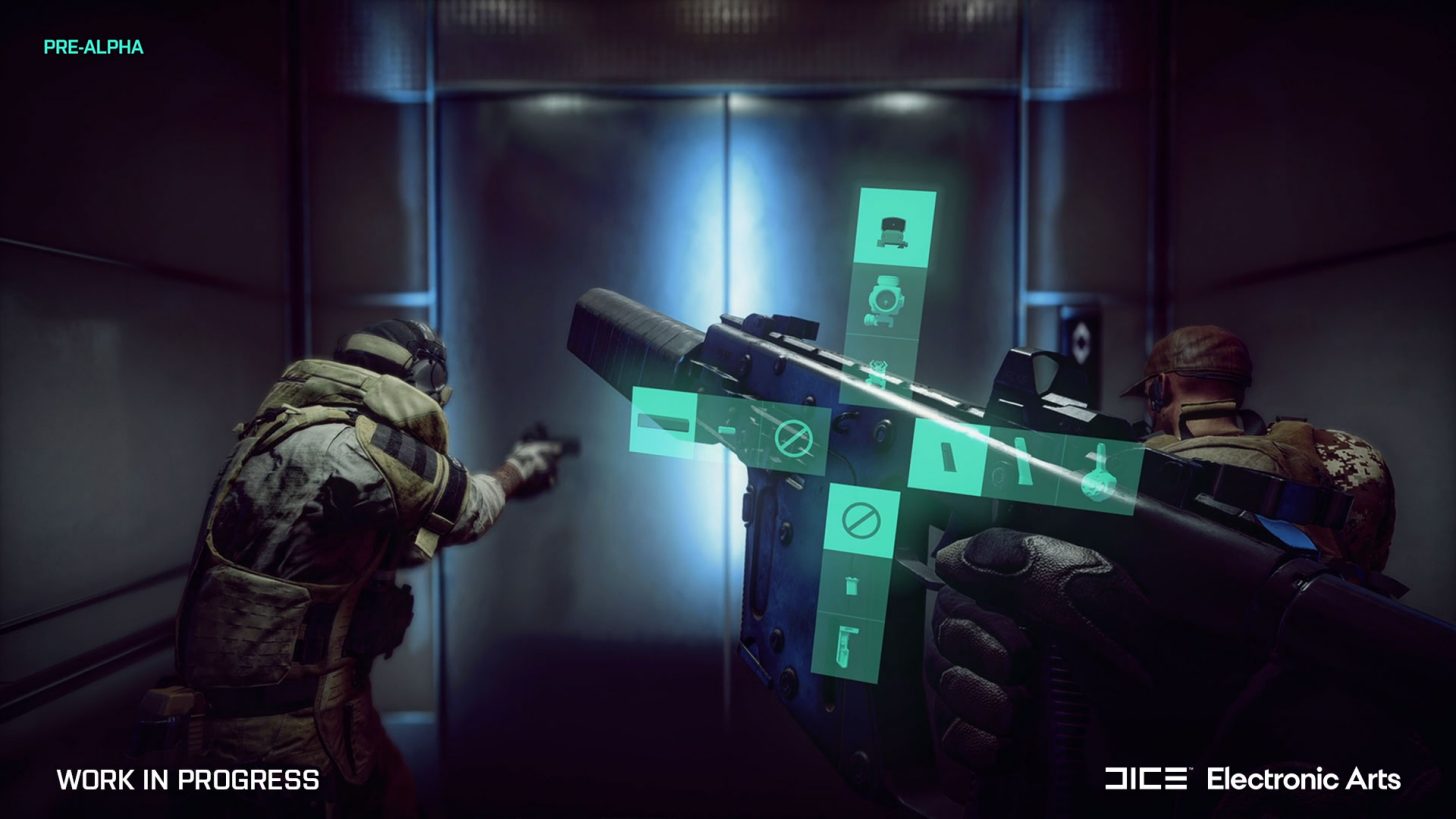1456x819 pixels.
Task: Click the PRE-ALPHA label
Action: pyautogui.click(x=95, y=46)
